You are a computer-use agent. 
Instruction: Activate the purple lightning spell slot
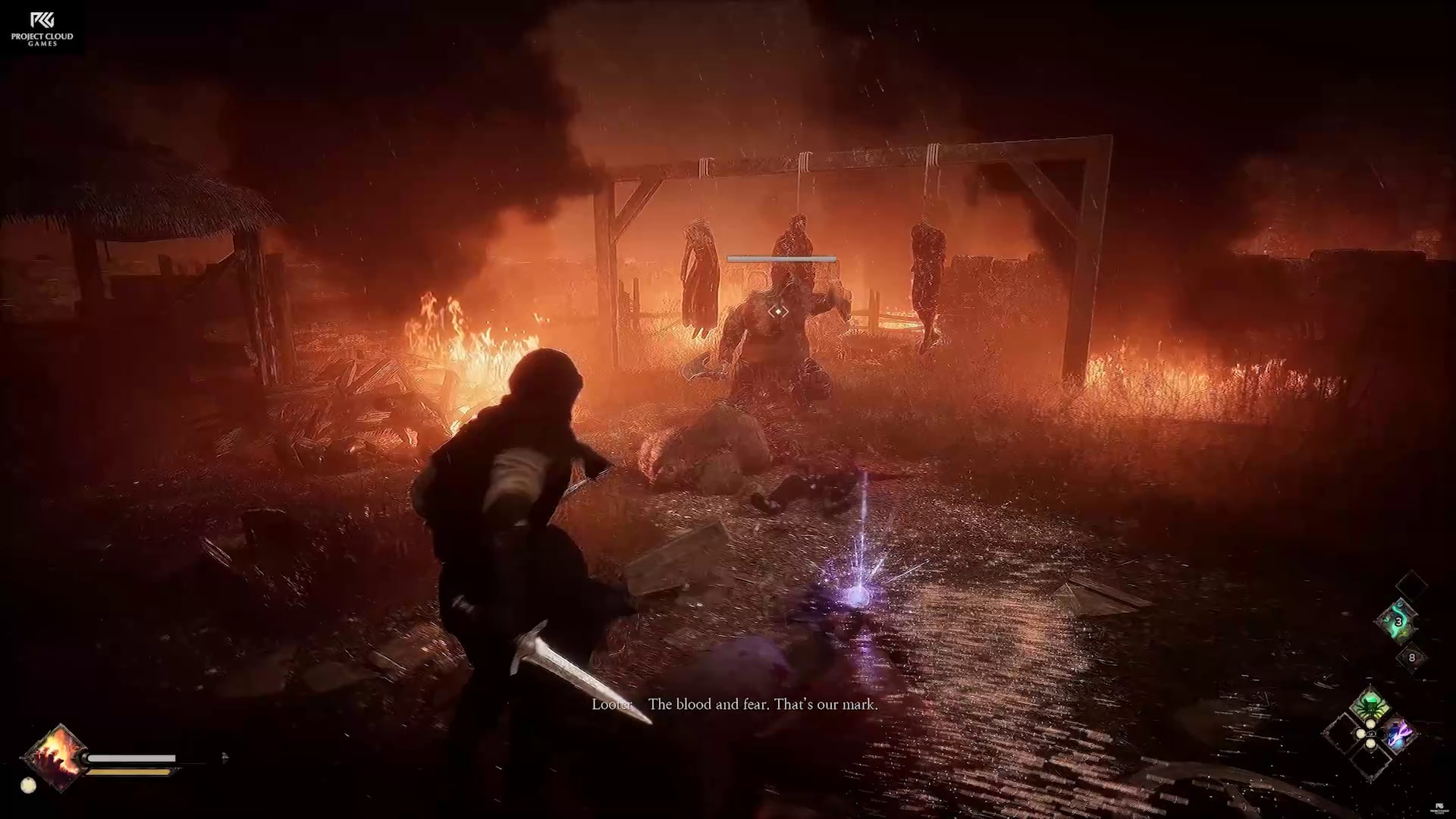[x=1398, y=734]
